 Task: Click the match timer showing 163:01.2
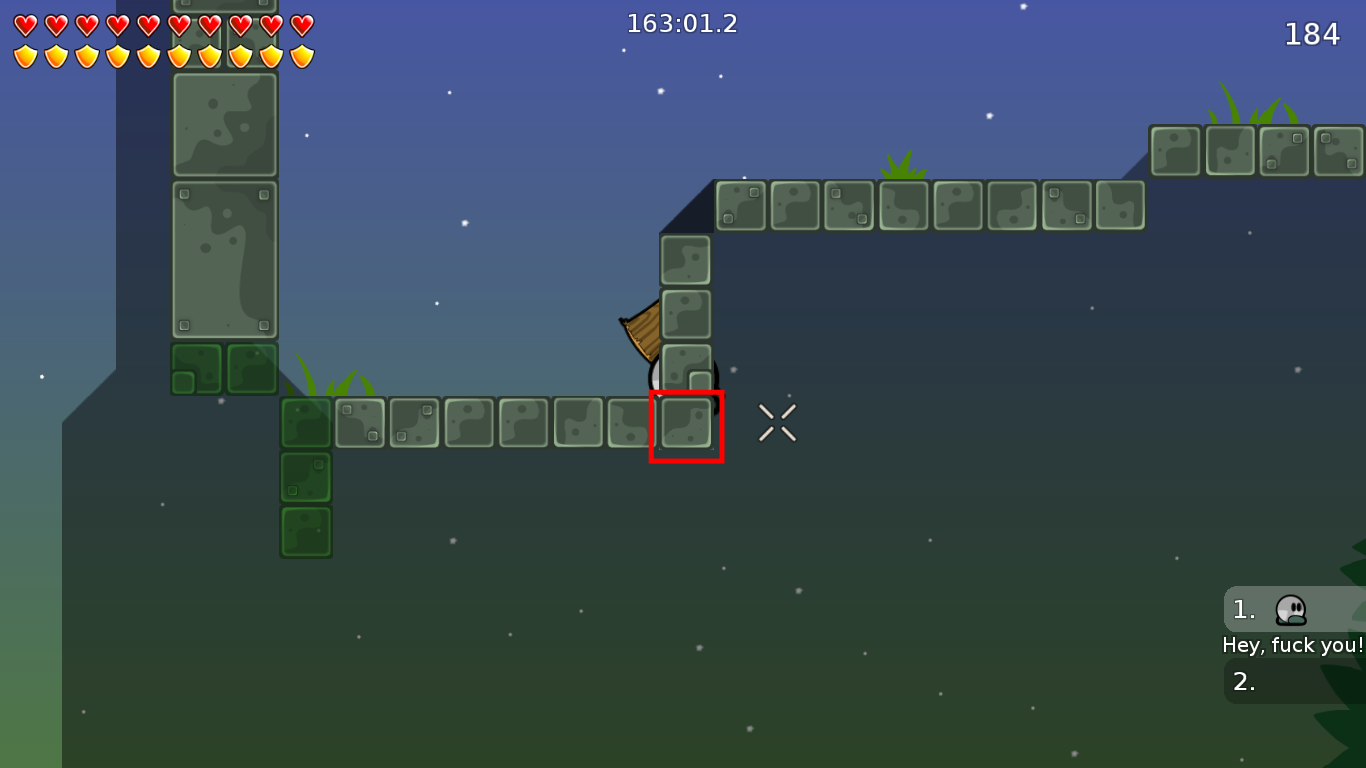683,23
